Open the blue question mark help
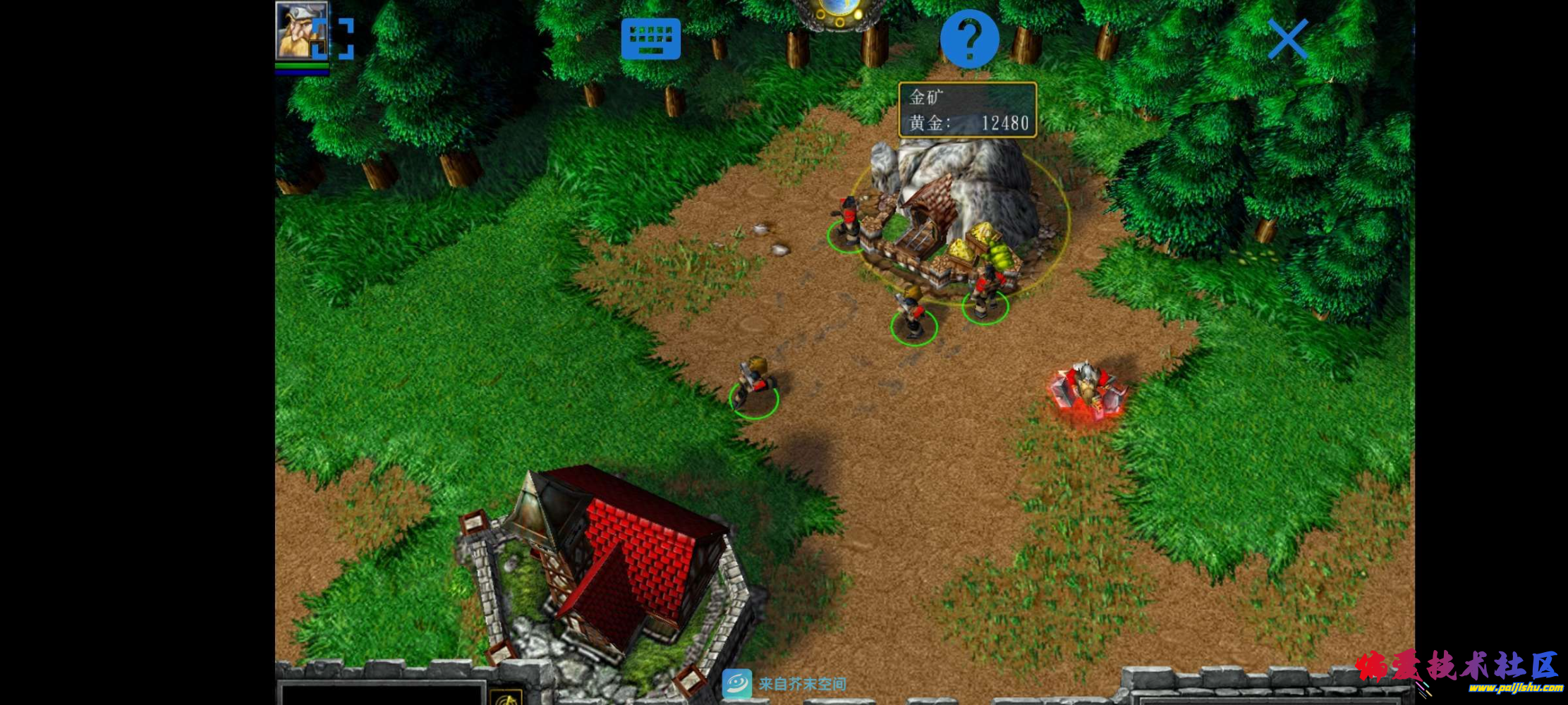 coord(969,39)
